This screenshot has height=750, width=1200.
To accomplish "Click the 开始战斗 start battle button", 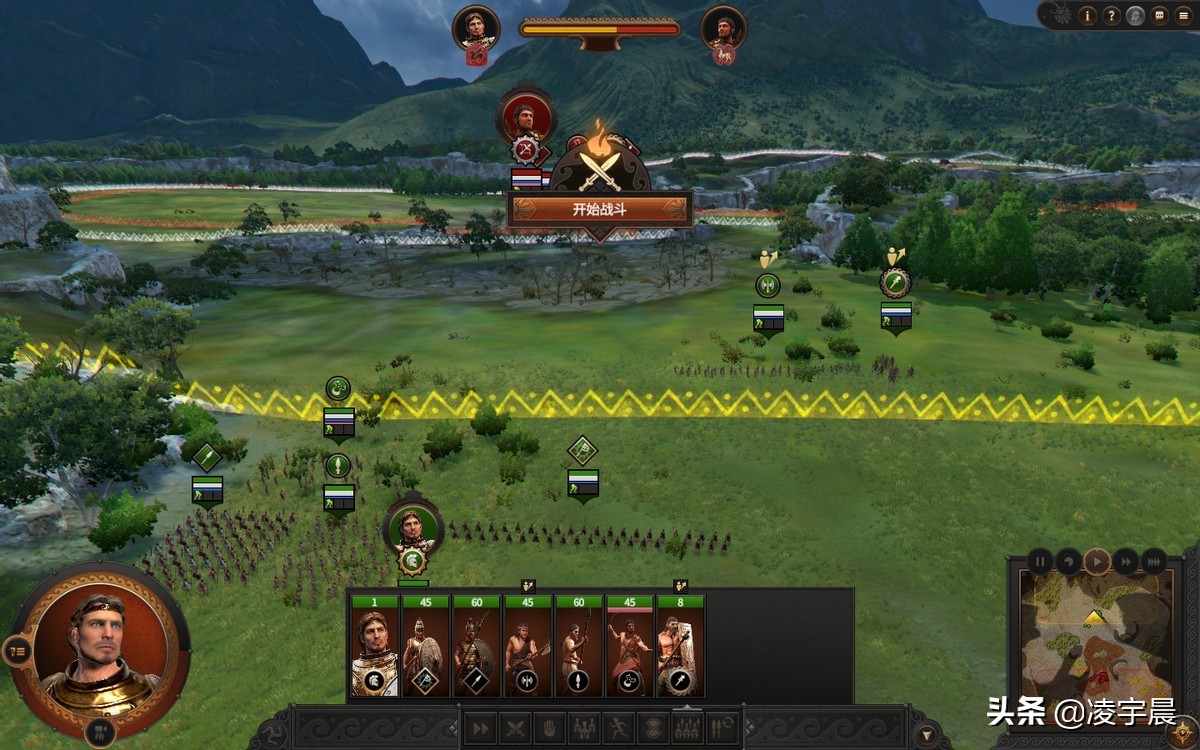I will coord(599,210).
